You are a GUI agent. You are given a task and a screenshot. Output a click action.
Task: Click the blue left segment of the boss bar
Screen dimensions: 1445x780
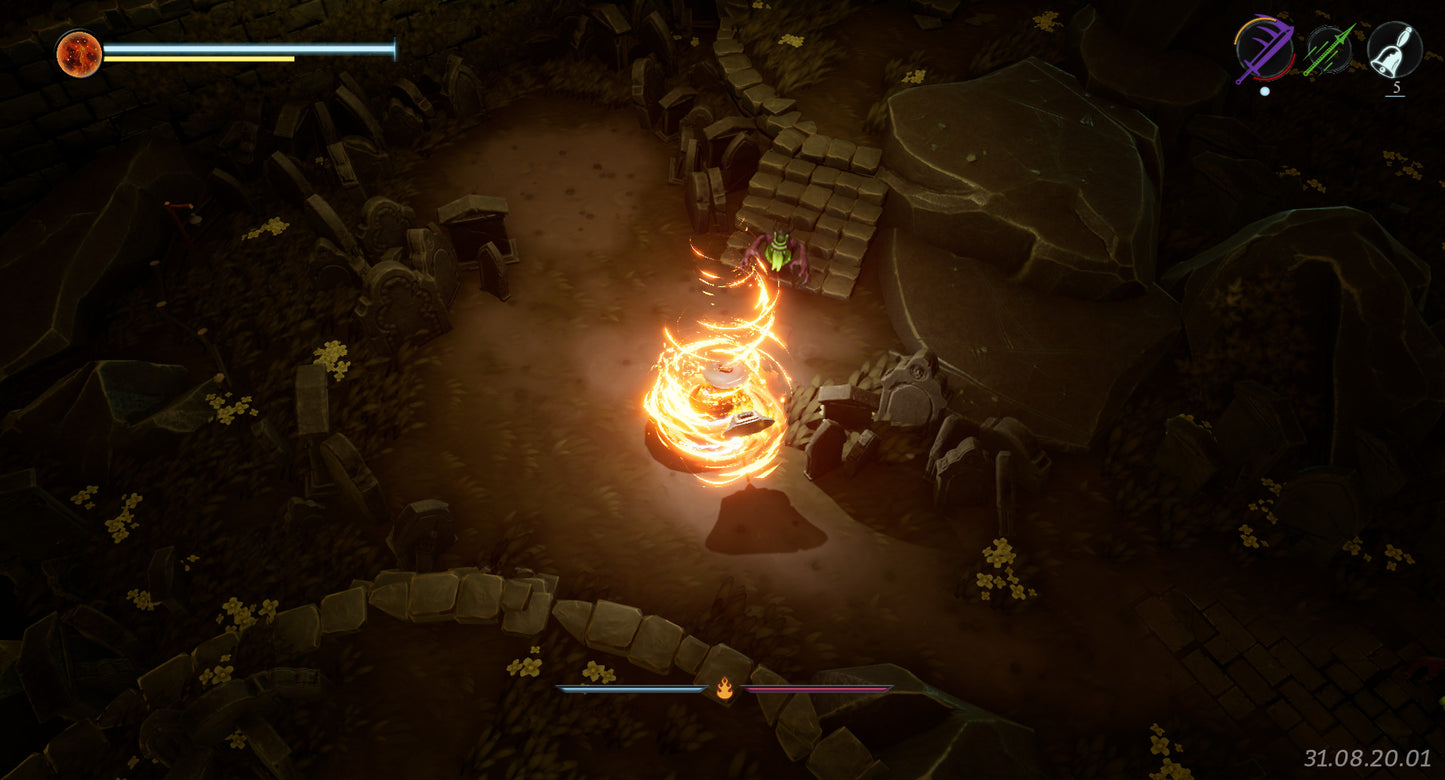click(630, 689)
